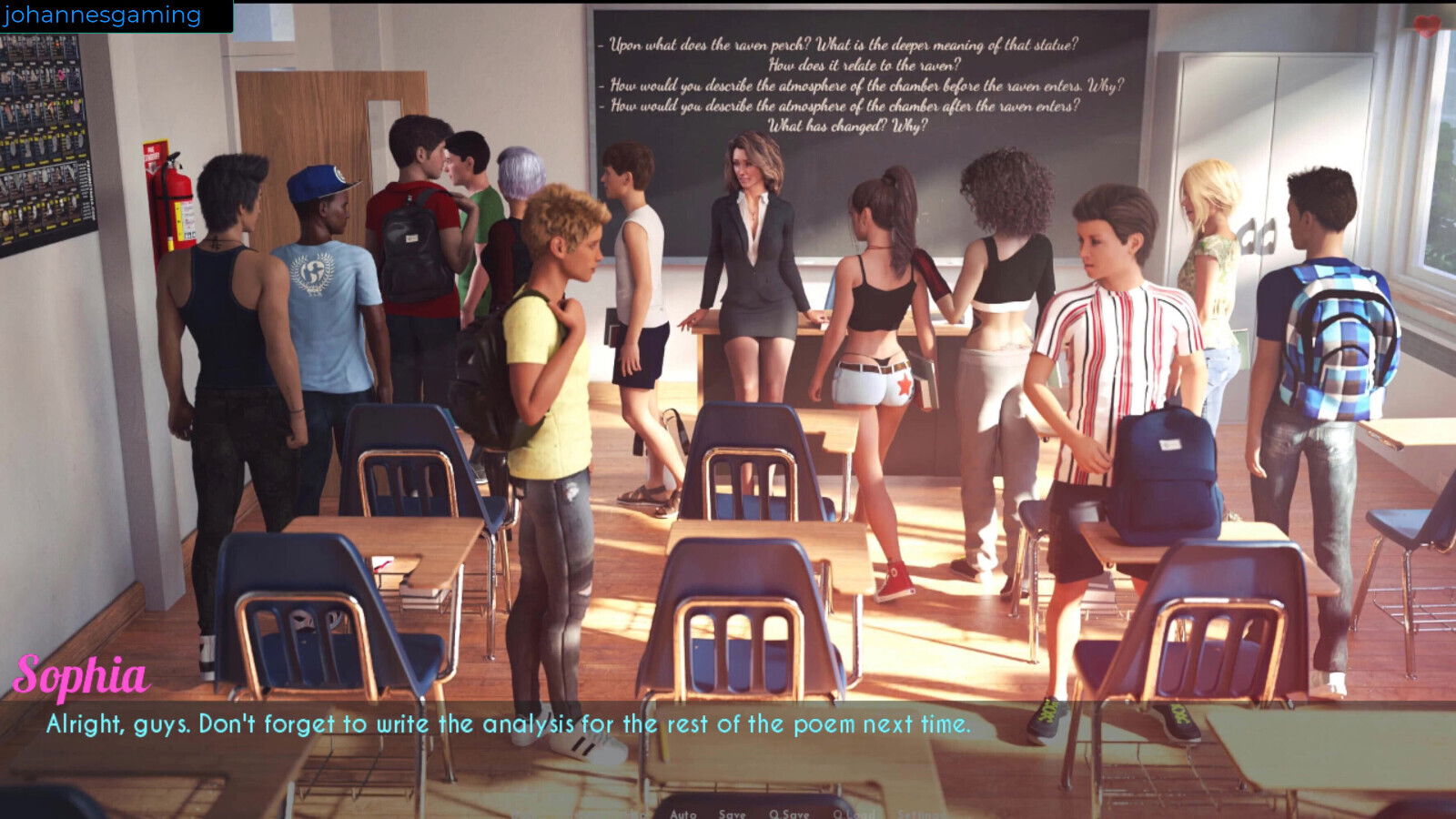Open the Save screen from quick menu
The height and width of the screenshot is (819, 1456).
[x=732, y=814]
